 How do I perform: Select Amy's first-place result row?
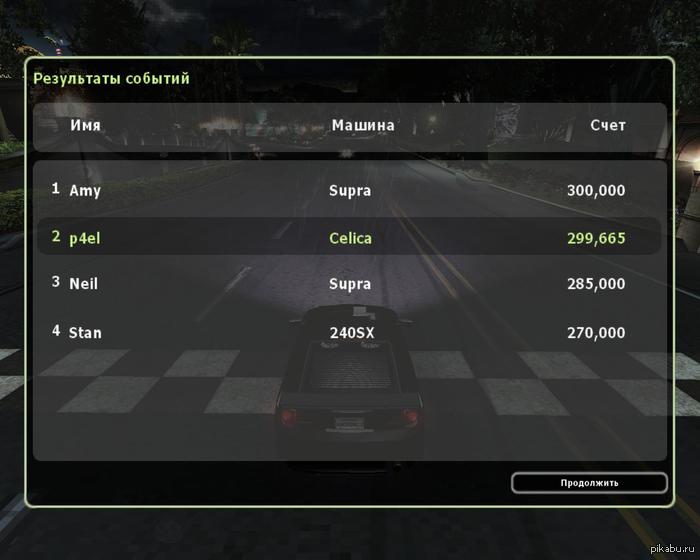click(349, 190)
